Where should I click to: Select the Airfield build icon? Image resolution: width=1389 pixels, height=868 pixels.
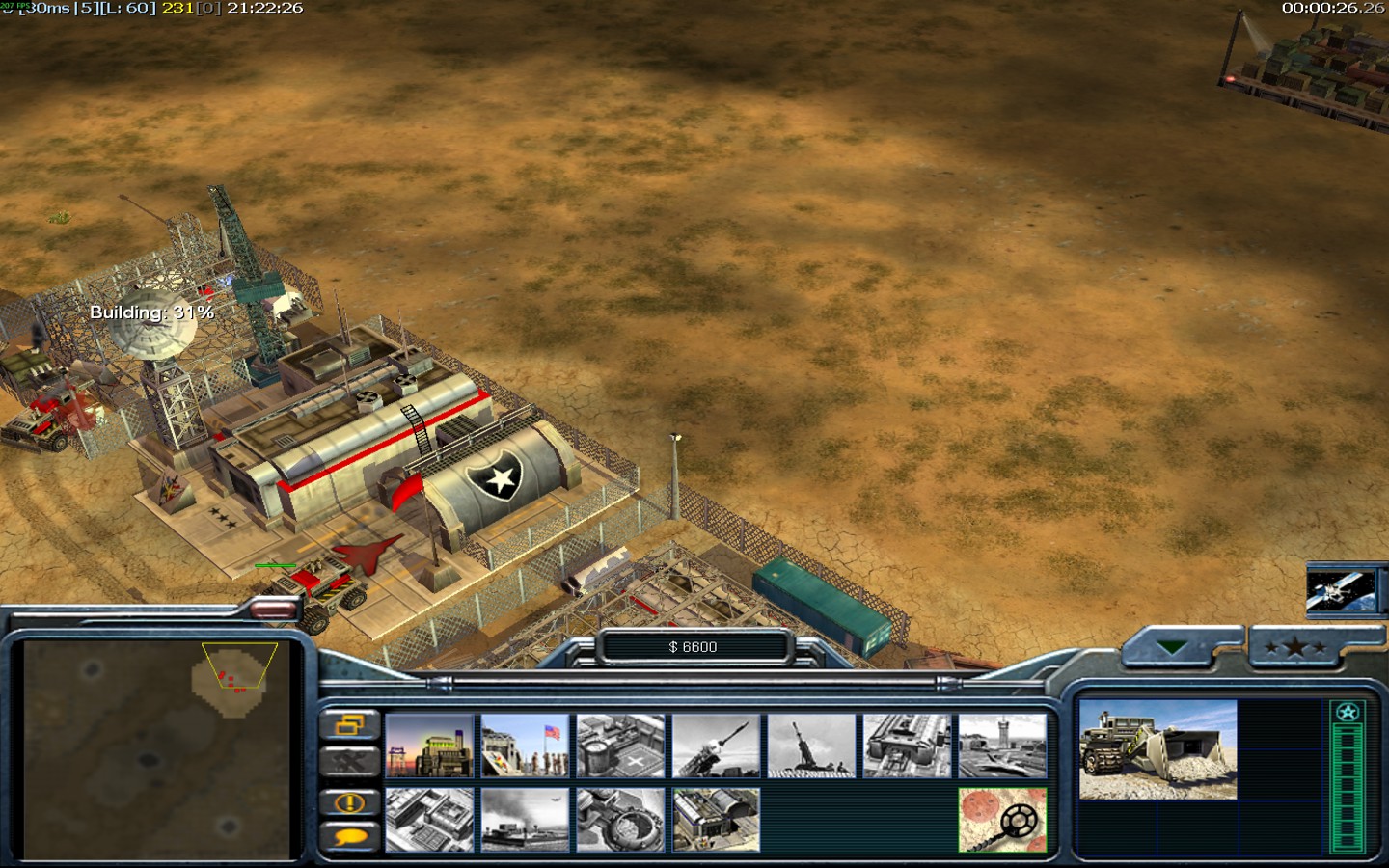point(1002,746)
